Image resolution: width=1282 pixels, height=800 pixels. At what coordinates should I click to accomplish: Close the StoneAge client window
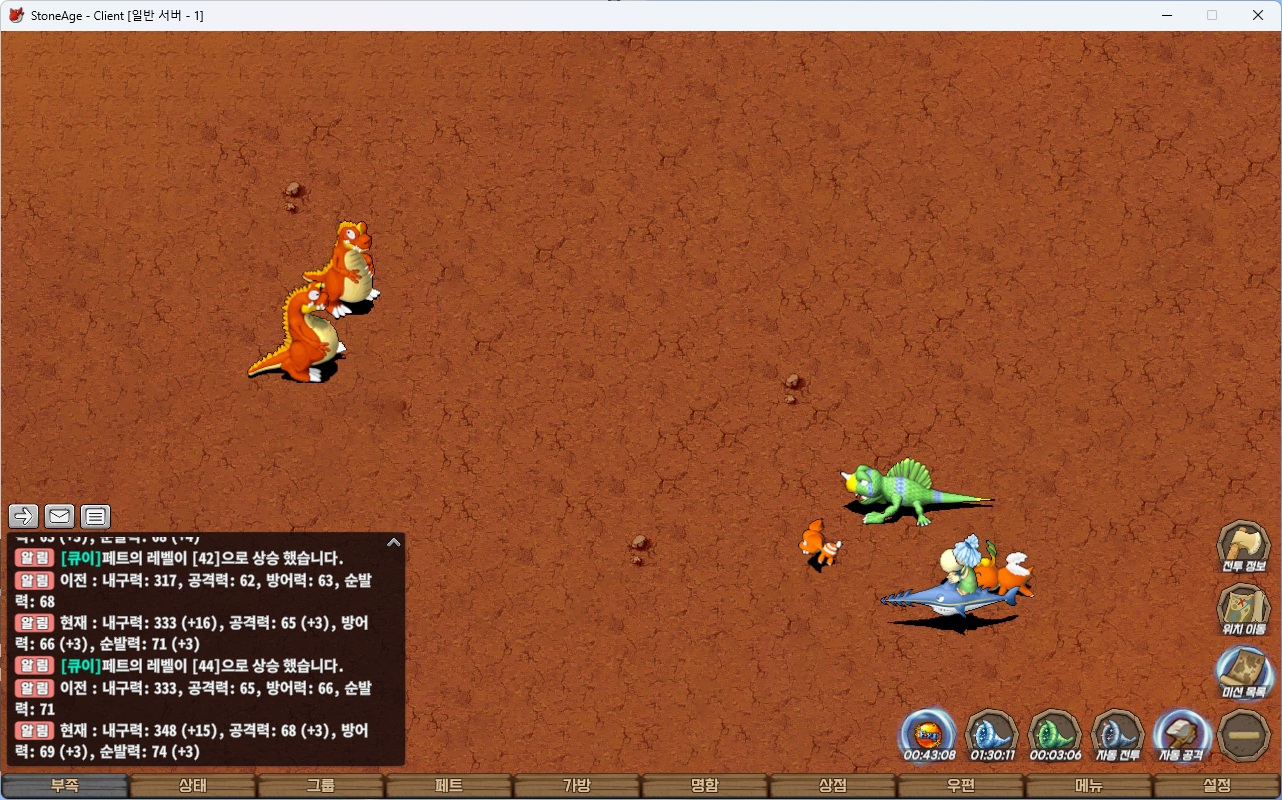1258,15
